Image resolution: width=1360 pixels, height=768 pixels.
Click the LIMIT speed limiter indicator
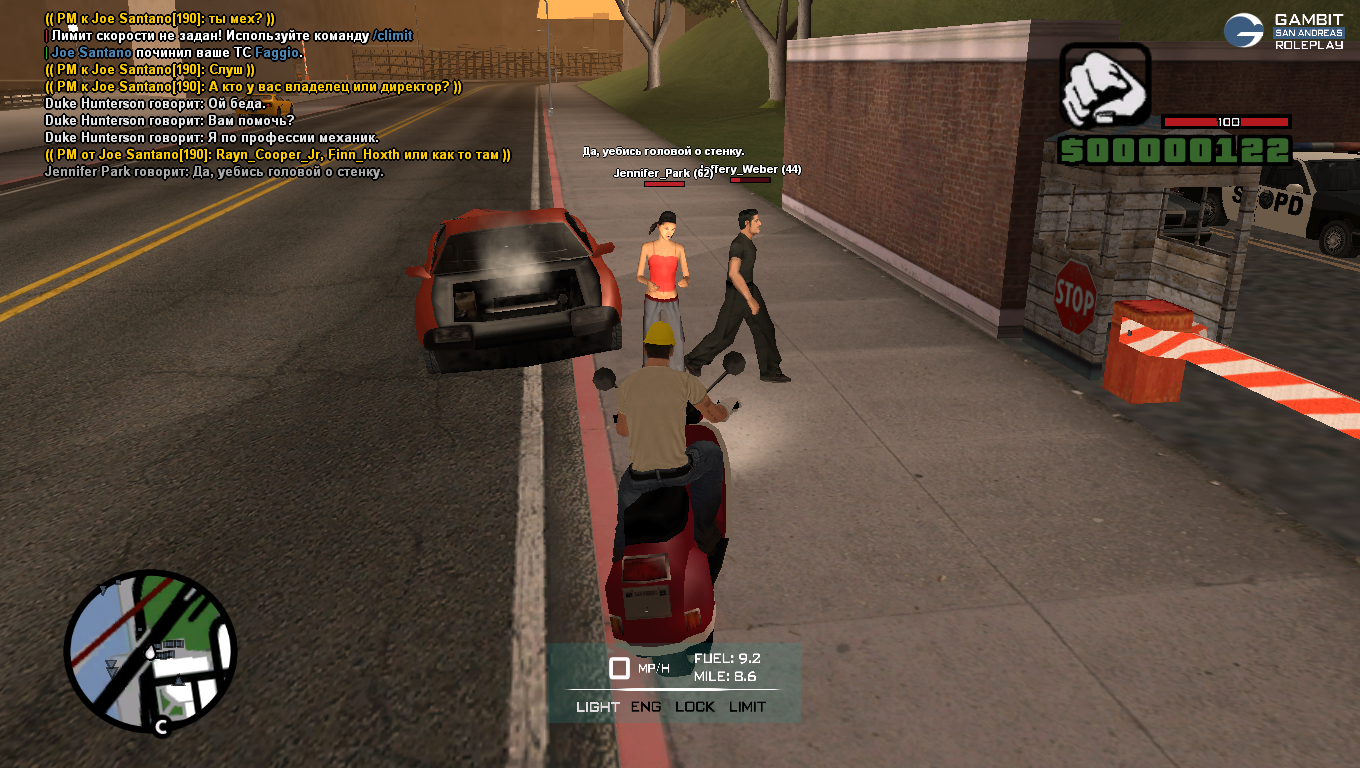point(747,707)
